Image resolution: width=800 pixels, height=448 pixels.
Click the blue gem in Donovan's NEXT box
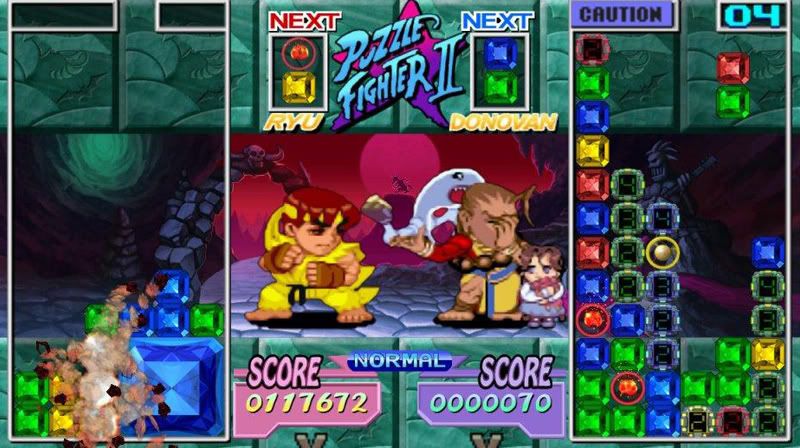494,52
